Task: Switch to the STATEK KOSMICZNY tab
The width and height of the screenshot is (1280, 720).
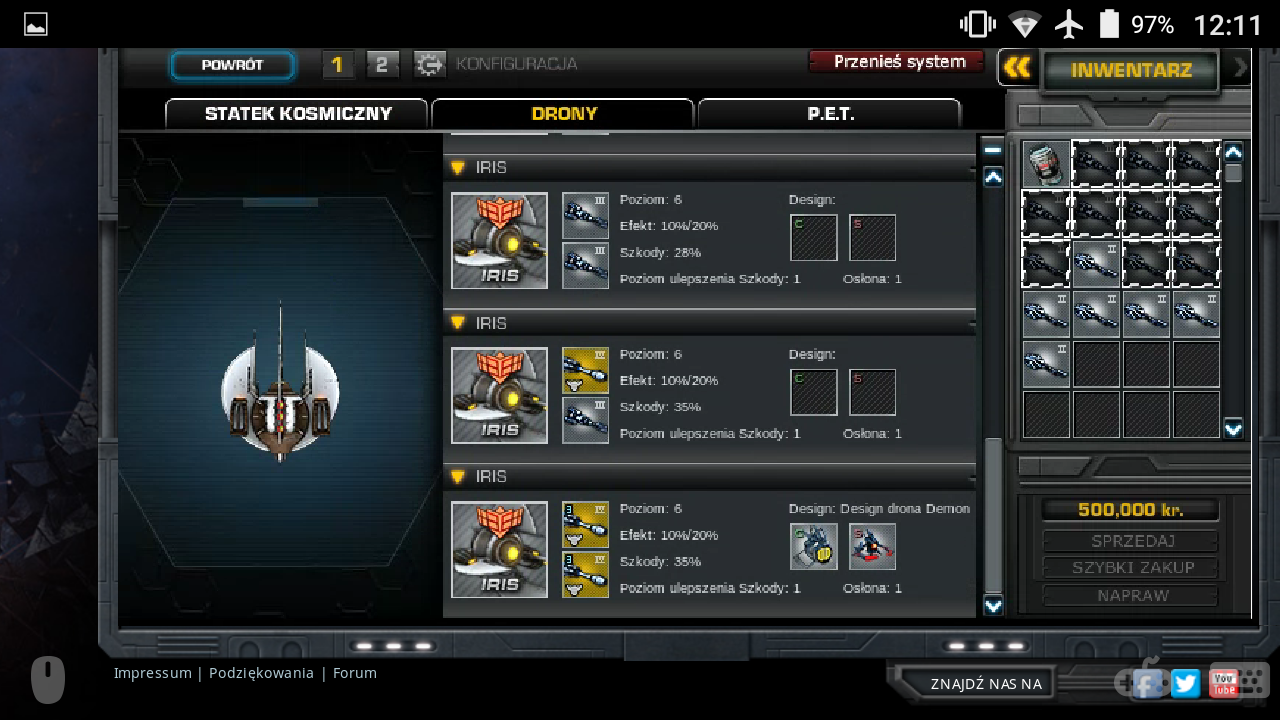Action: pyautogui.click(x=298, y=114)
